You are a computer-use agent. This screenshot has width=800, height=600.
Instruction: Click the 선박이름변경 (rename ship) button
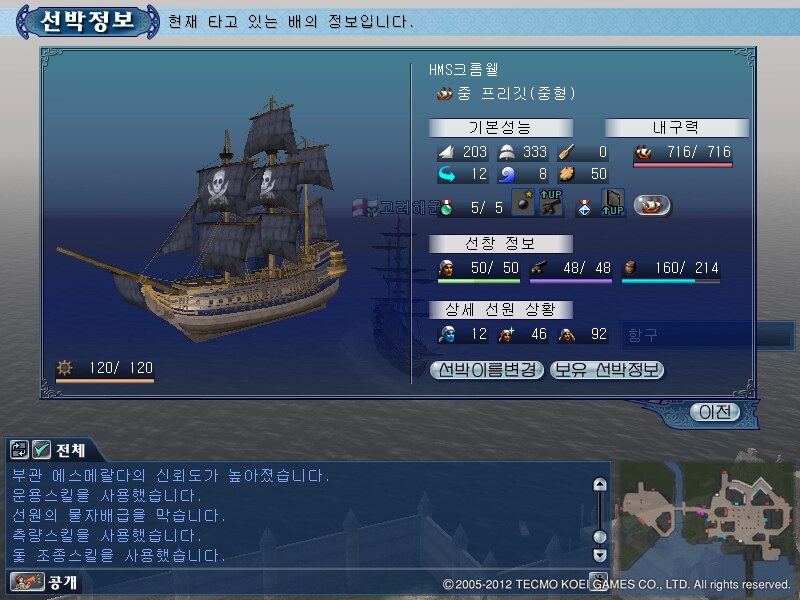coord(487,370)
